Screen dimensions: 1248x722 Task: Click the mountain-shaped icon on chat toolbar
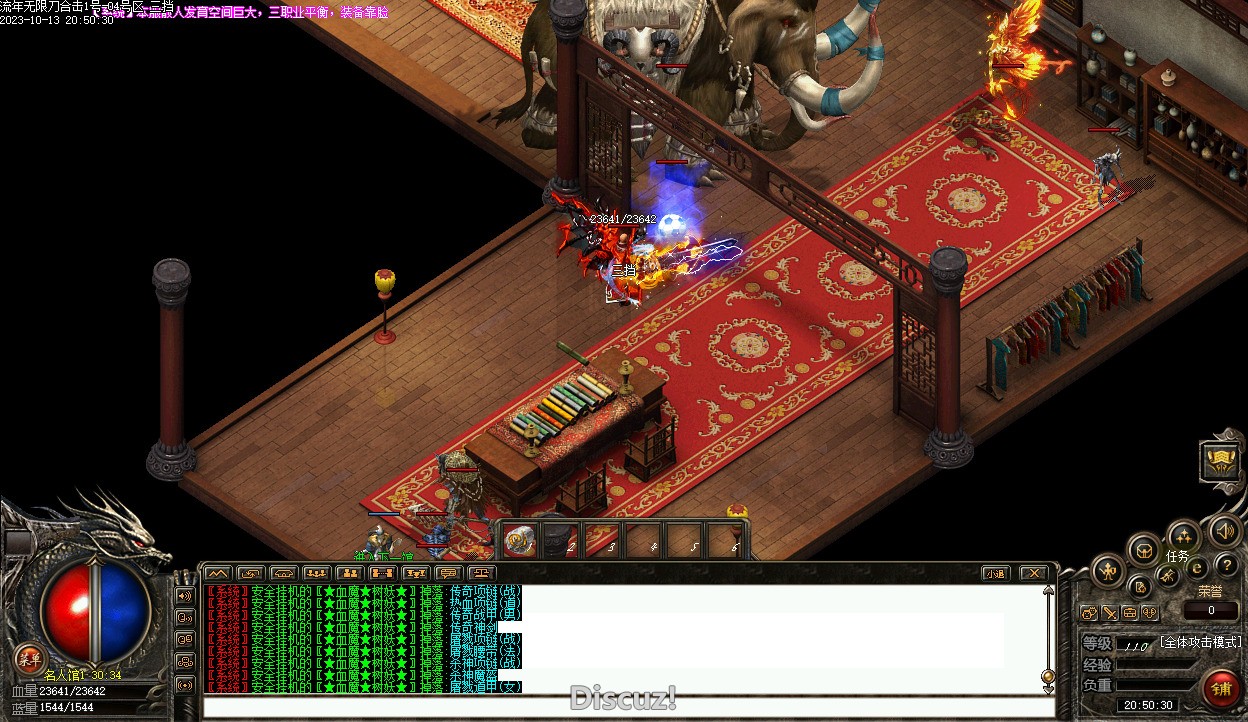point(217,573)
